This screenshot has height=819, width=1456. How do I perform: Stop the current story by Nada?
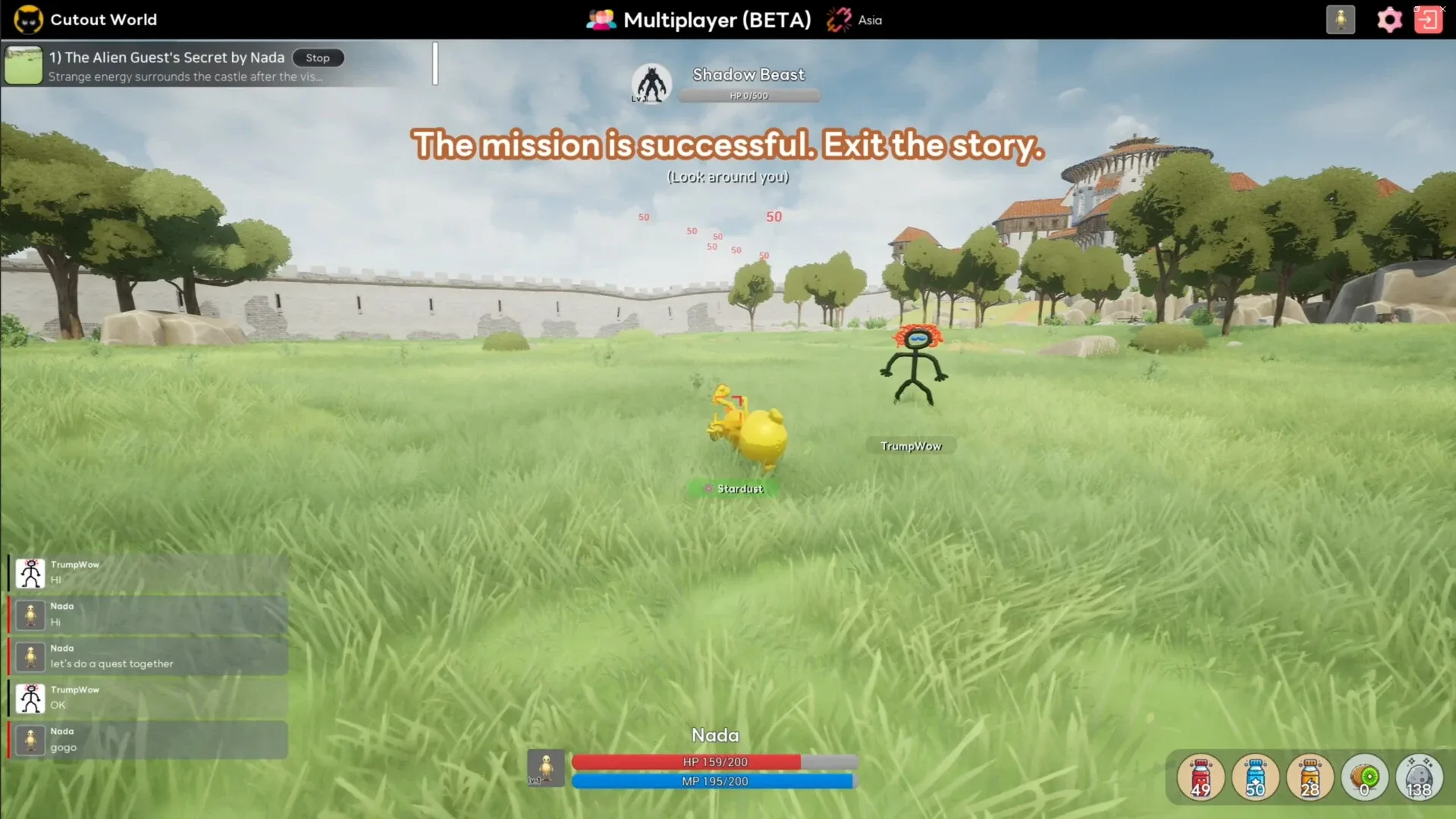(x=318, y=58)
